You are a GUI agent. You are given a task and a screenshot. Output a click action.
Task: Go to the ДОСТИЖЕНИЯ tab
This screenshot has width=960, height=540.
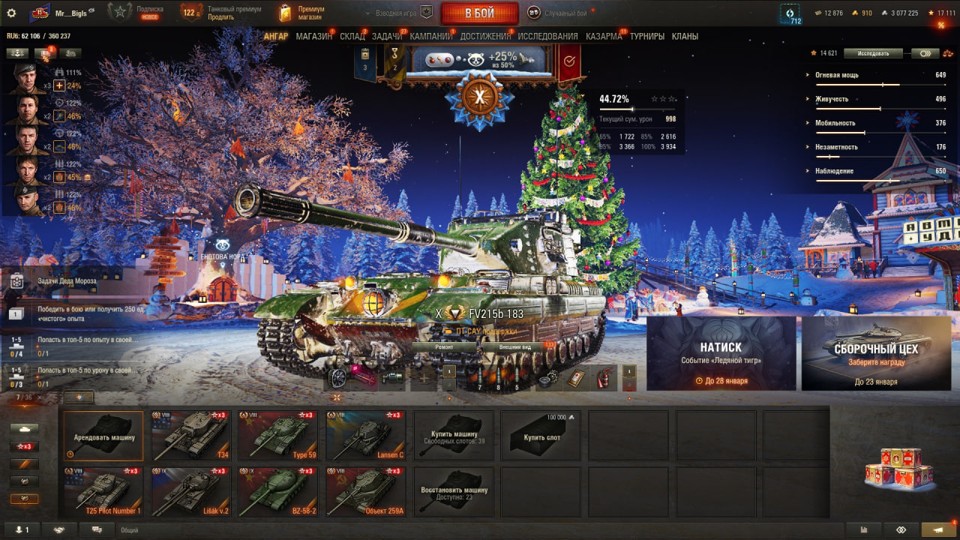point(485,37)
